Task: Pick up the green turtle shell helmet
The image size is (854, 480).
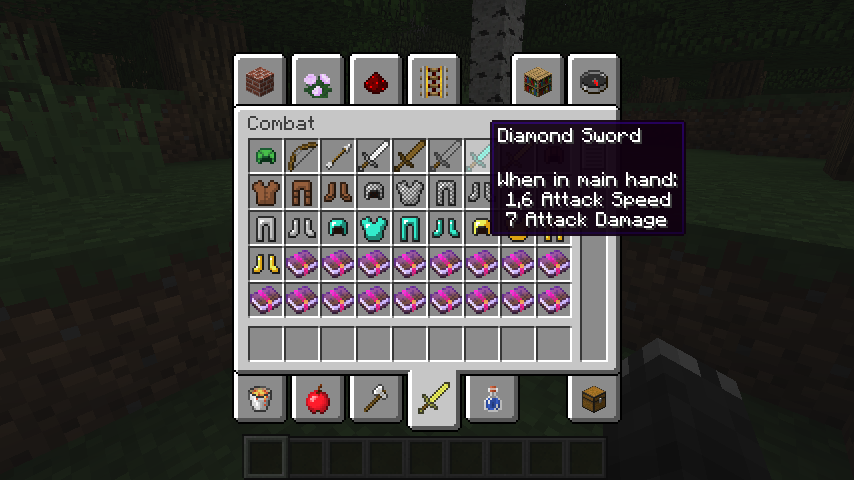Action: pos(266,156)
